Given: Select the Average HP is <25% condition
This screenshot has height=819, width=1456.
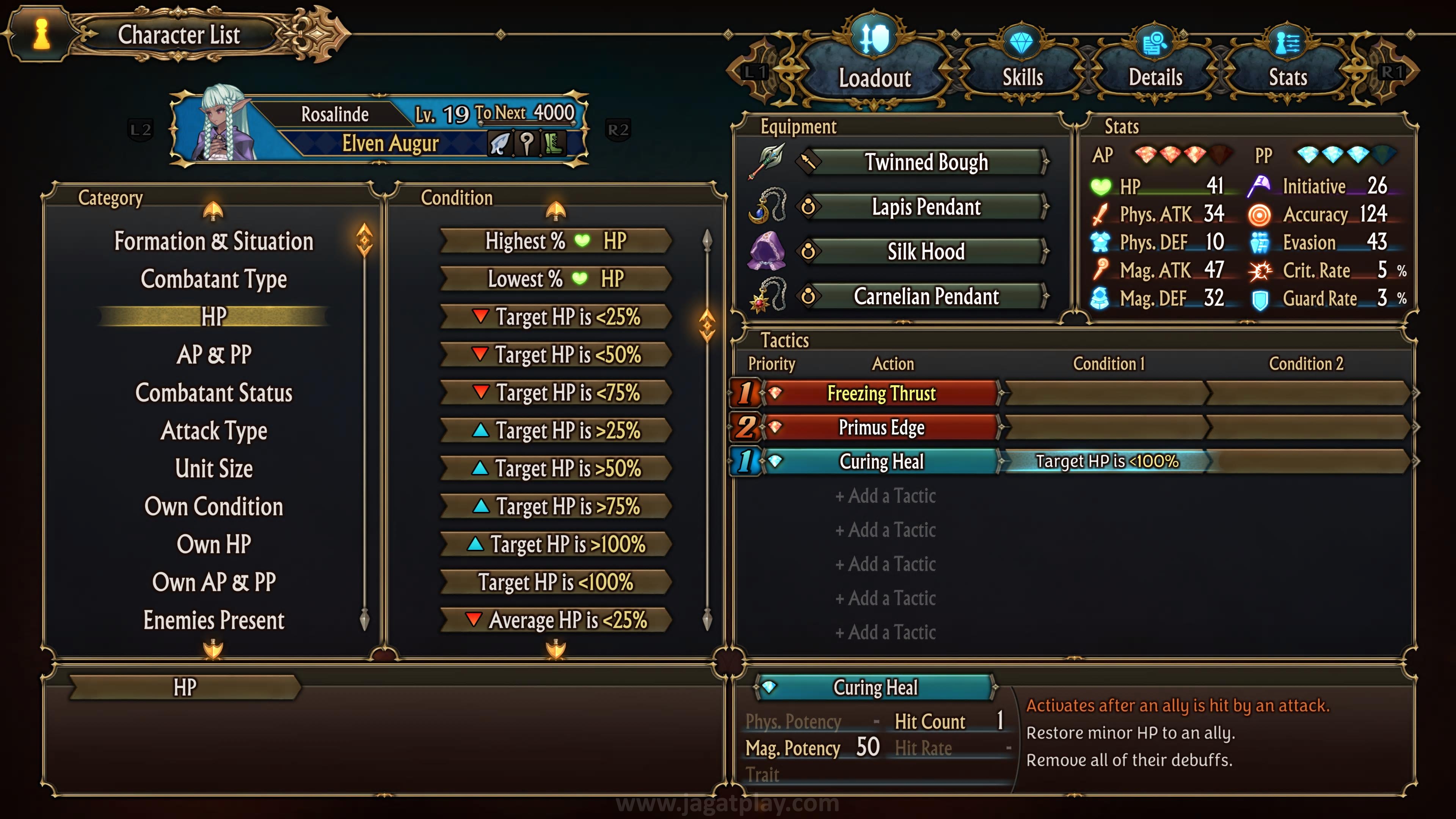Looking at the screenshot, I should [555, 620].
